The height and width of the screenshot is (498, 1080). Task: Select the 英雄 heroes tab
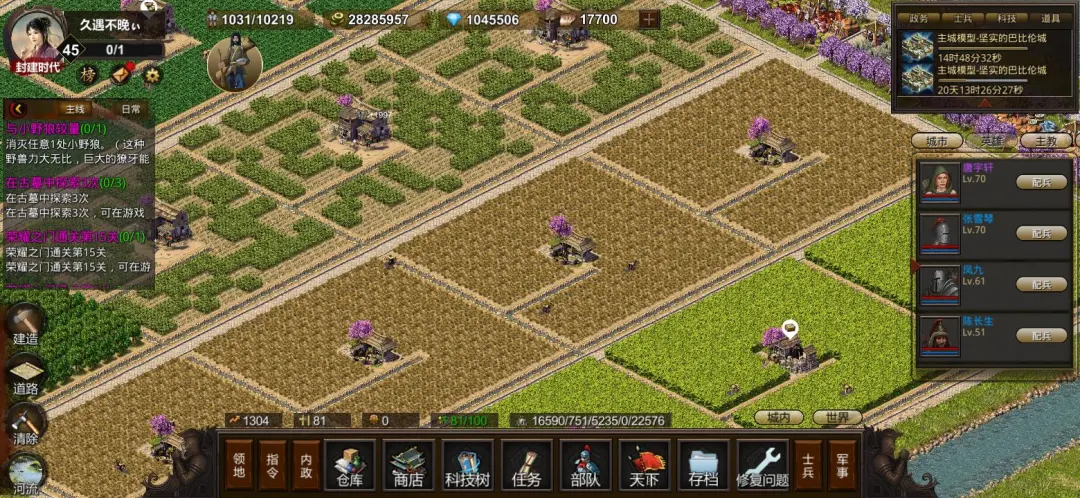click(992, 142)
